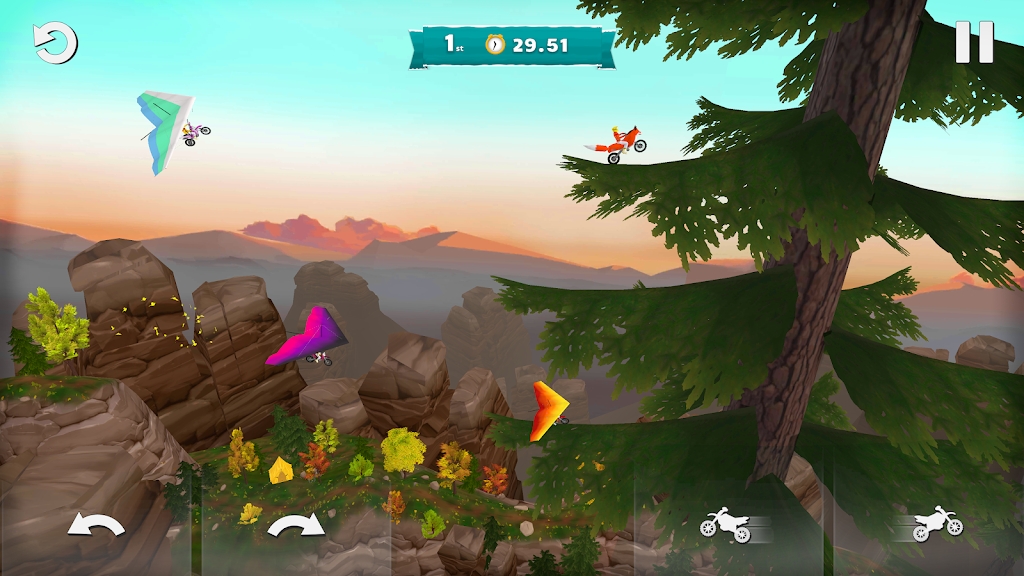Tap the lean-forward curved right arrow
Image resolution: width=1024 pixels, height=576 pixels.
coord(296,523)
